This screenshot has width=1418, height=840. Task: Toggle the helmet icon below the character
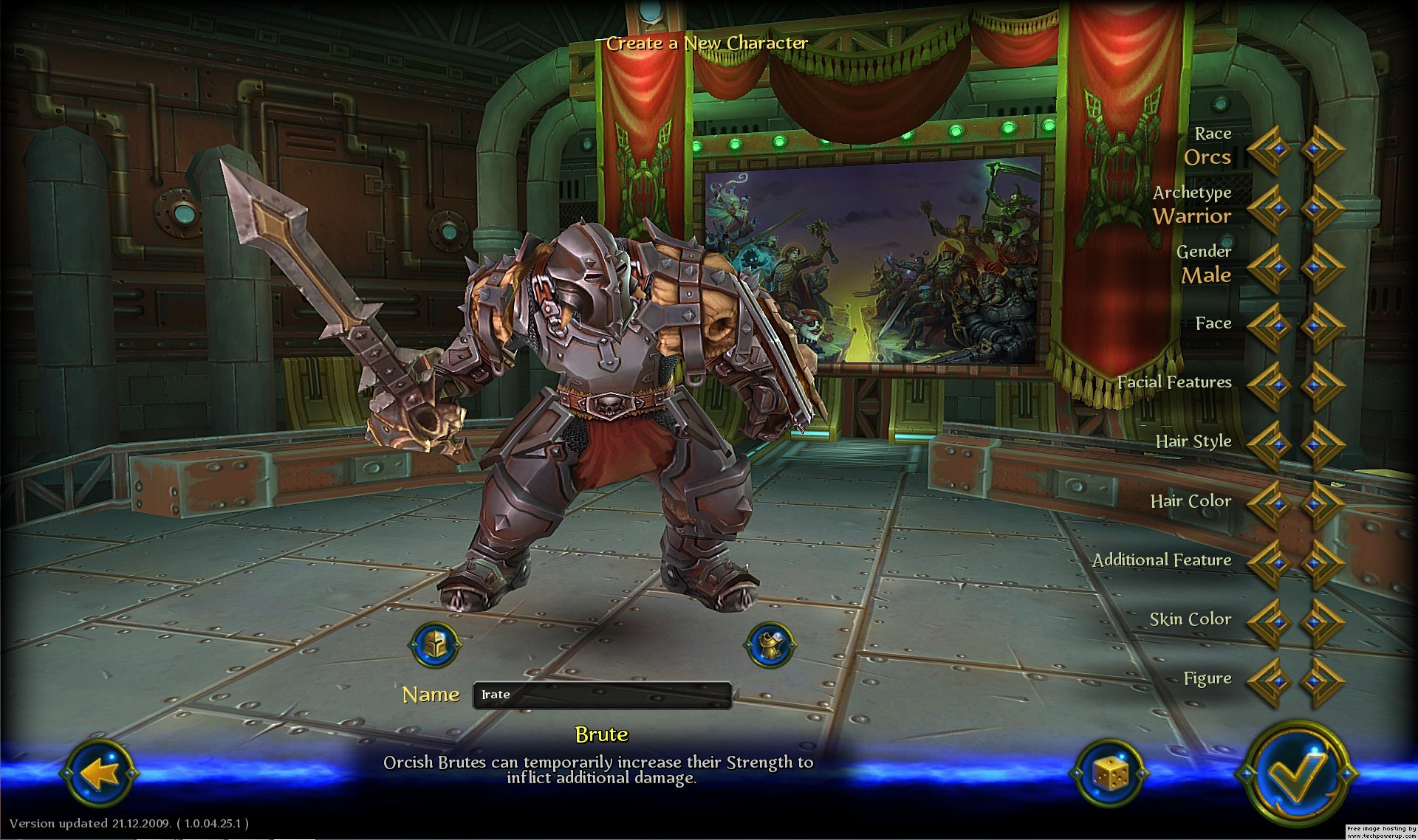click(435, 645)
